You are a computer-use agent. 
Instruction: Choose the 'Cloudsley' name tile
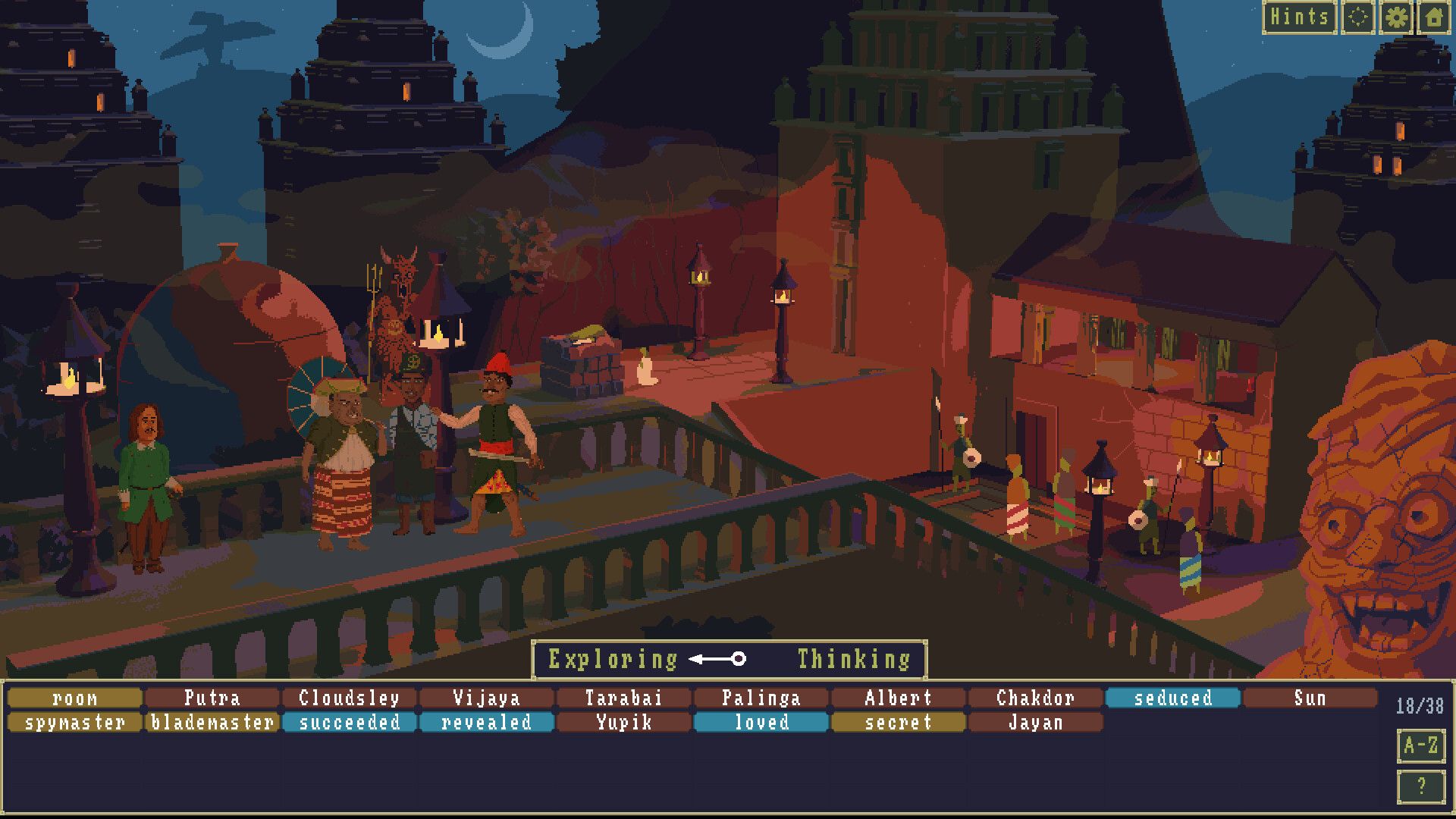[x=348, y=698]
